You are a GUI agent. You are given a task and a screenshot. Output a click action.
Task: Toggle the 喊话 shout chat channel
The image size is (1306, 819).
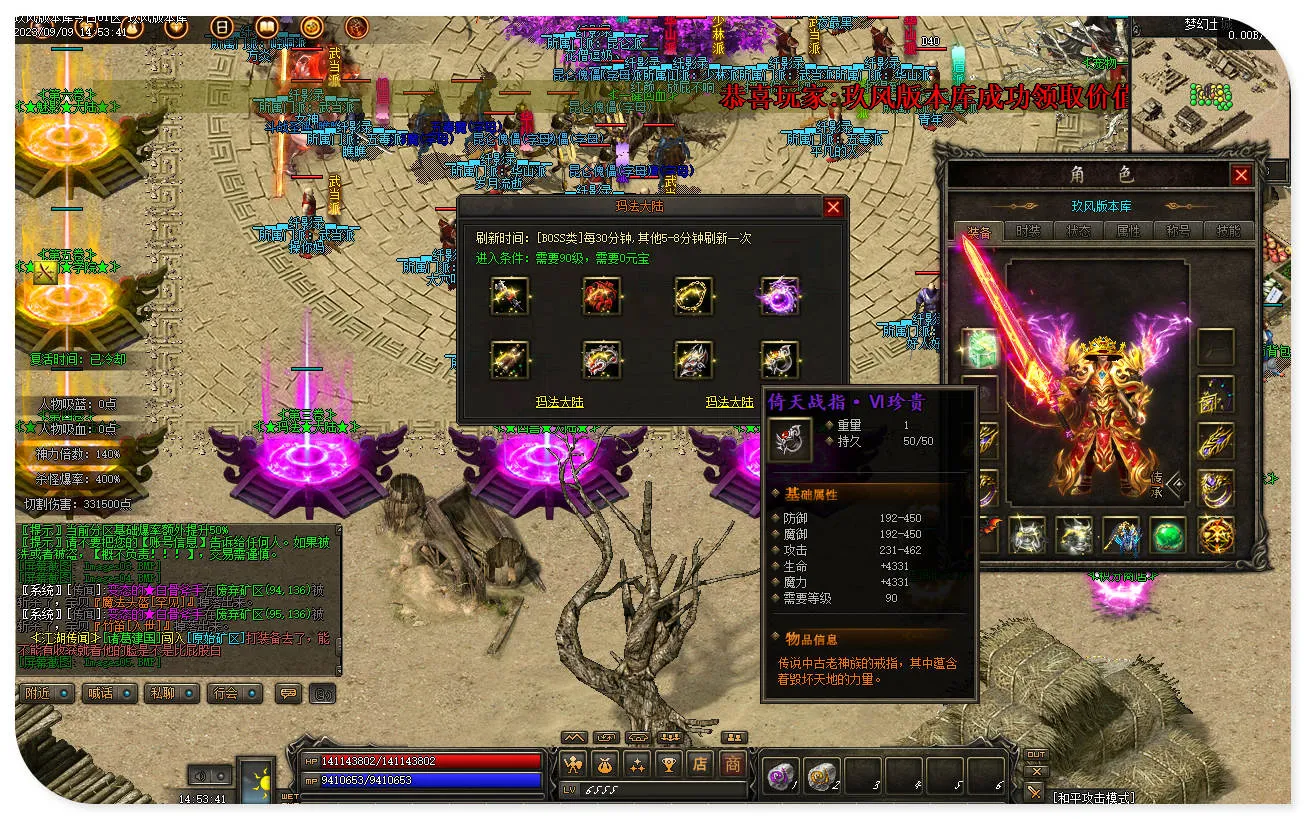point(109,693)
